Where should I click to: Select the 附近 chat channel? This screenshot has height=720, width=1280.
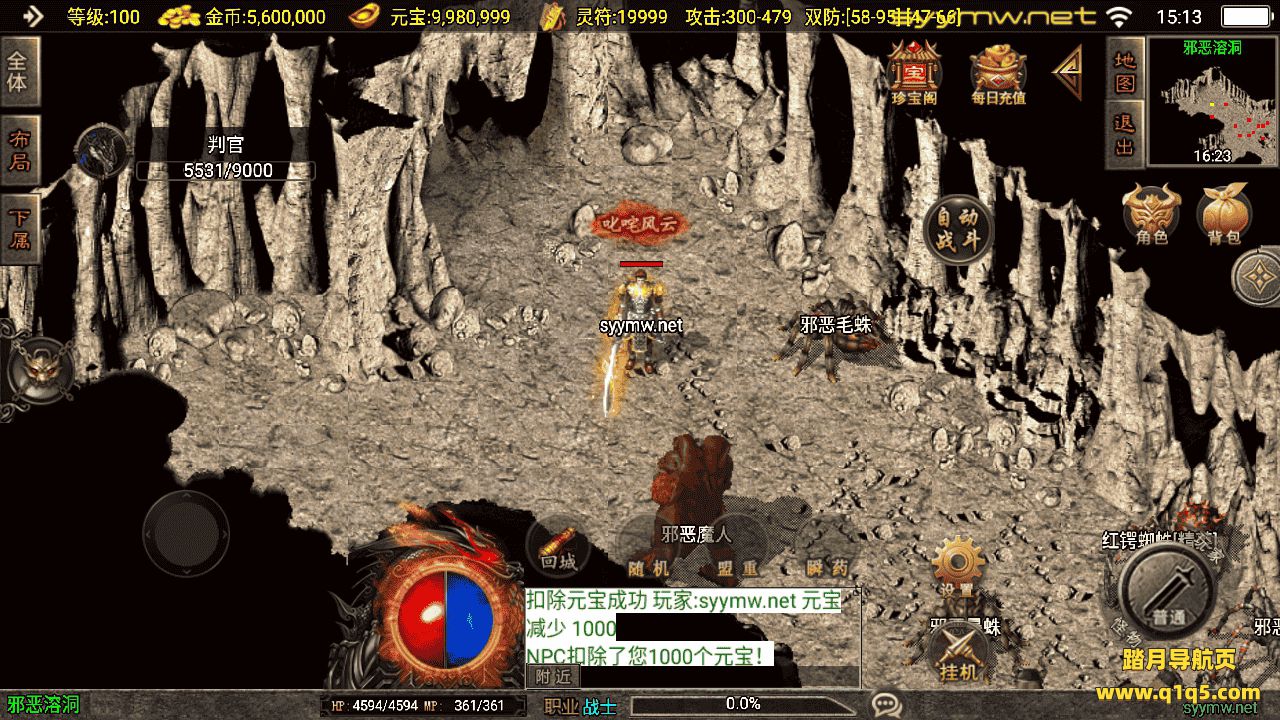tap(552, 677)
